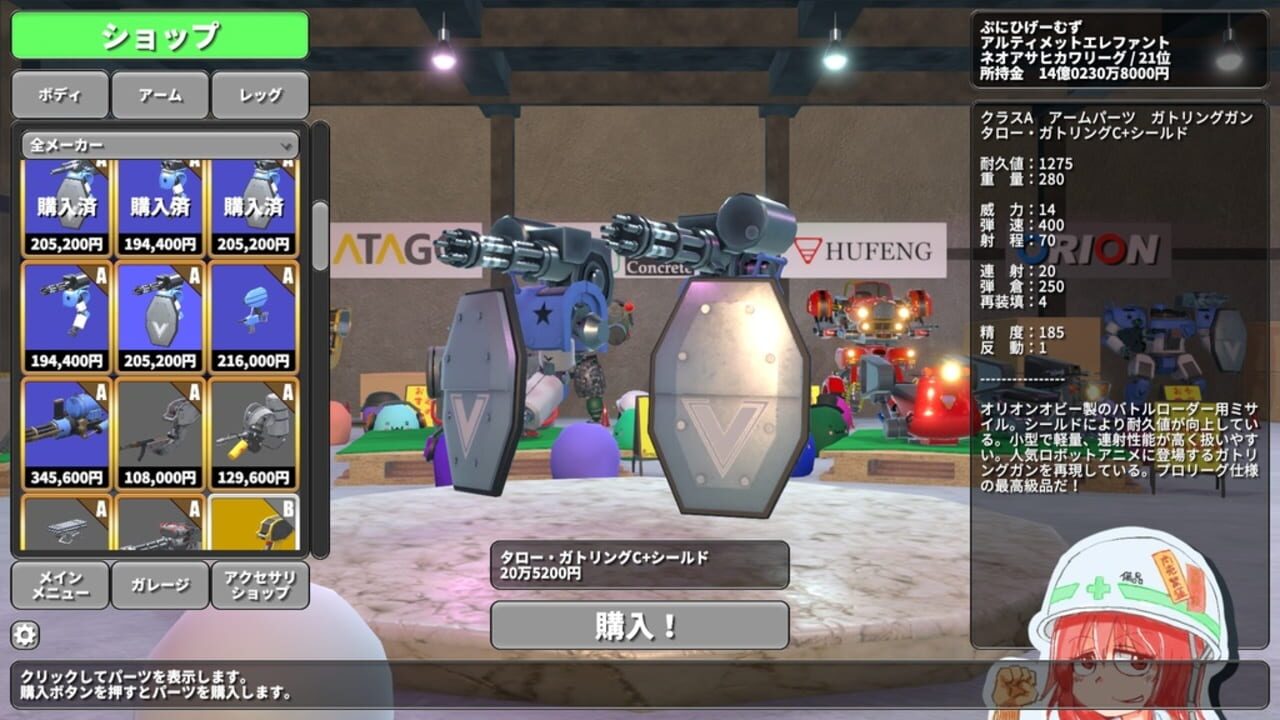Image resolution: width=1280 pixels, height=720 pixels.
Task: Switch to the ボディ tab
Action: point(58,95)
